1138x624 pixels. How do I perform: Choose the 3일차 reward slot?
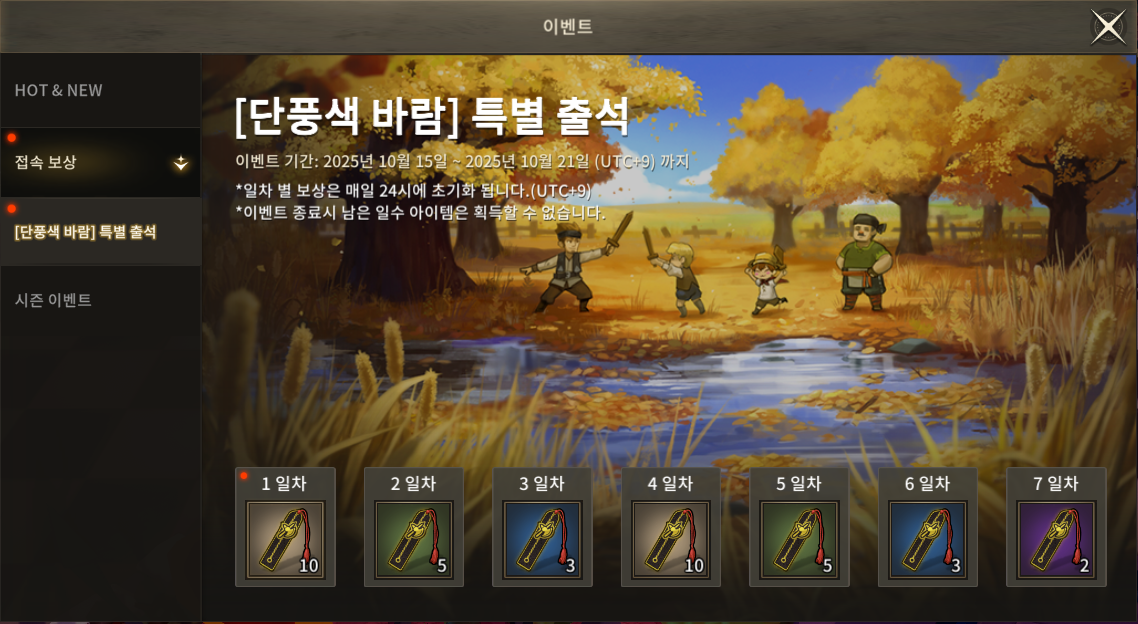pos(542,539)
